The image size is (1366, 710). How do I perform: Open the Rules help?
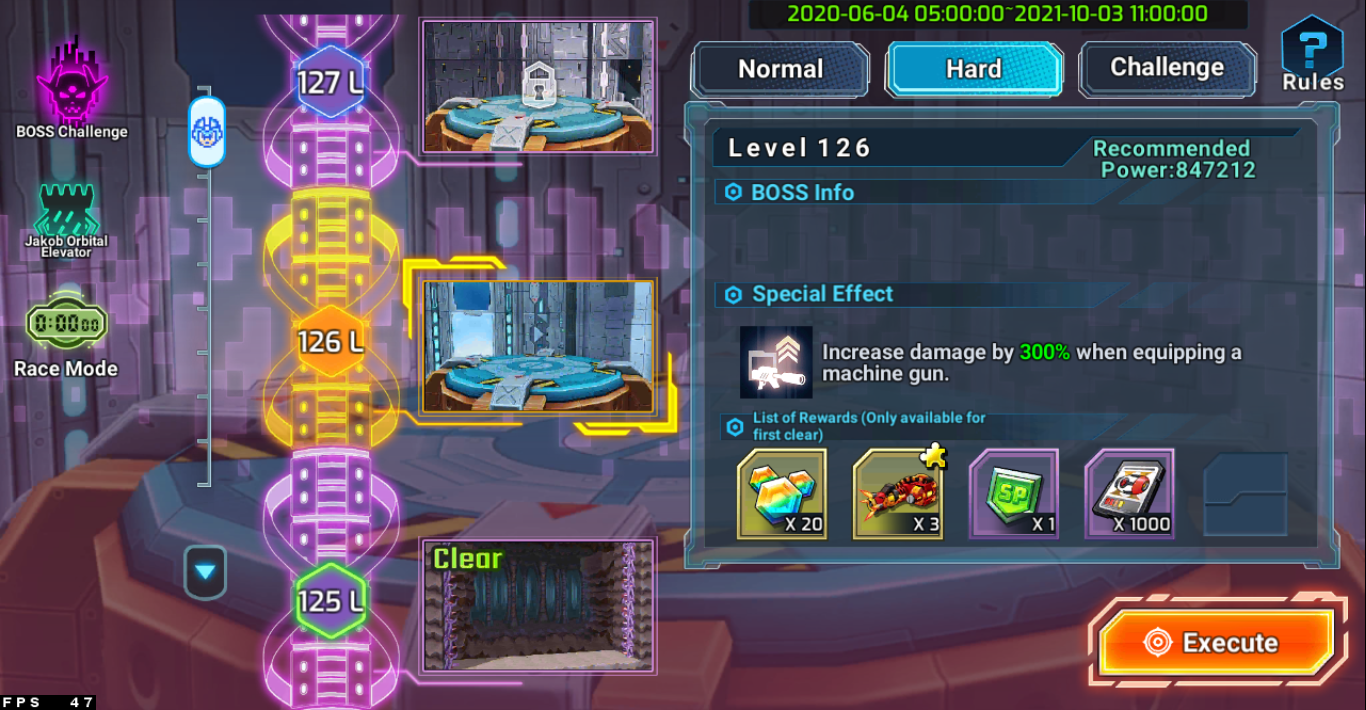tap(1312, 57)
